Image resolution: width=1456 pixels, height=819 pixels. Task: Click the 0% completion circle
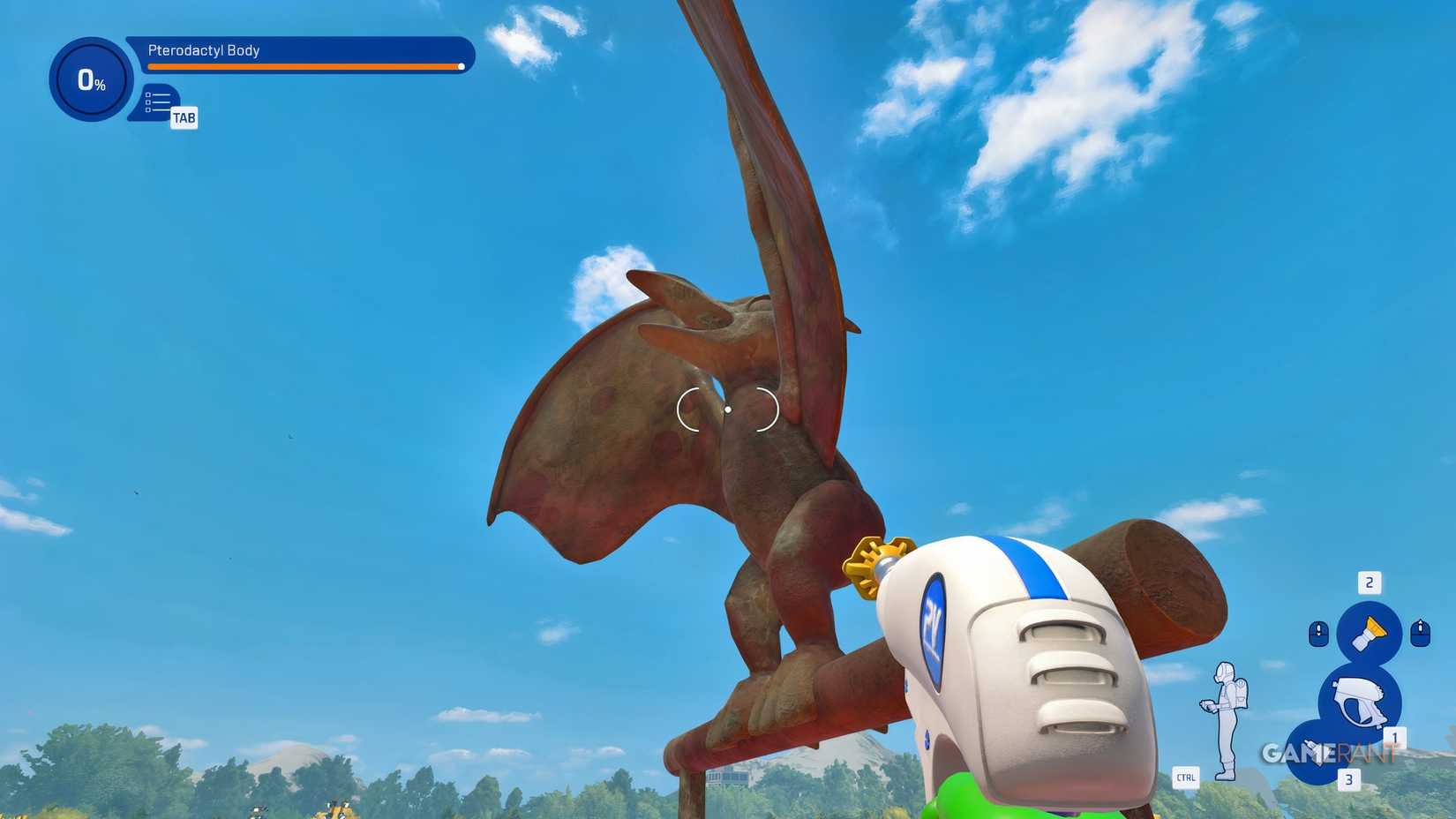pos(89,79)
